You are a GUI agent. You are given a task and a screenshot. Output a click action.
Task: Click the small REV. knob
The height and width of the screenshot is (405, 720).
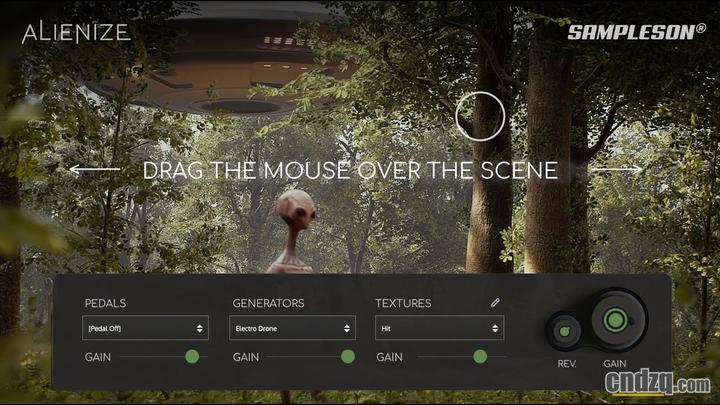click(x=565, y=331)
